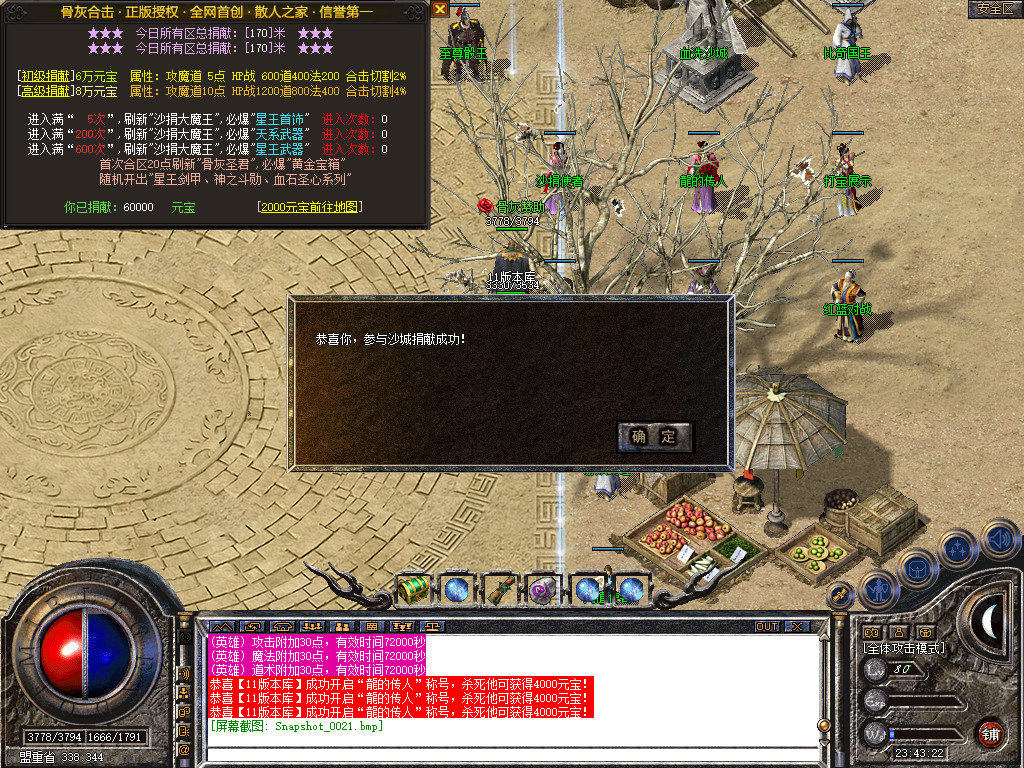Choose the 高级捐献 donation link
Image resolution: width=1024 pixels, height=768 pixels.
point(45,91)
